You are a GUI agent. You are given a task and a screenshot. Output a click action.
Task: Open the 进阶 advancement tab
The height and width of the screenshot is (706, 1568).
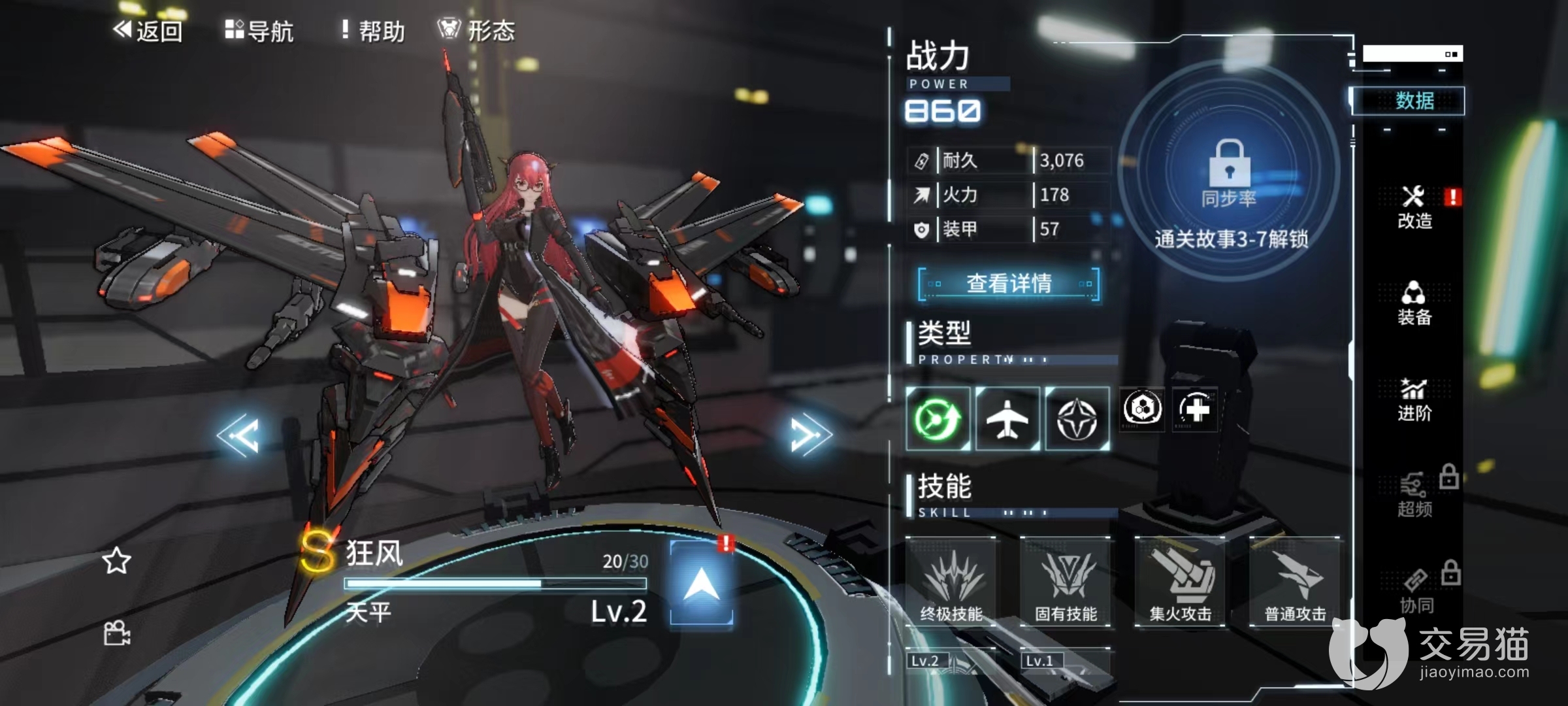(x=1414, y=400)
